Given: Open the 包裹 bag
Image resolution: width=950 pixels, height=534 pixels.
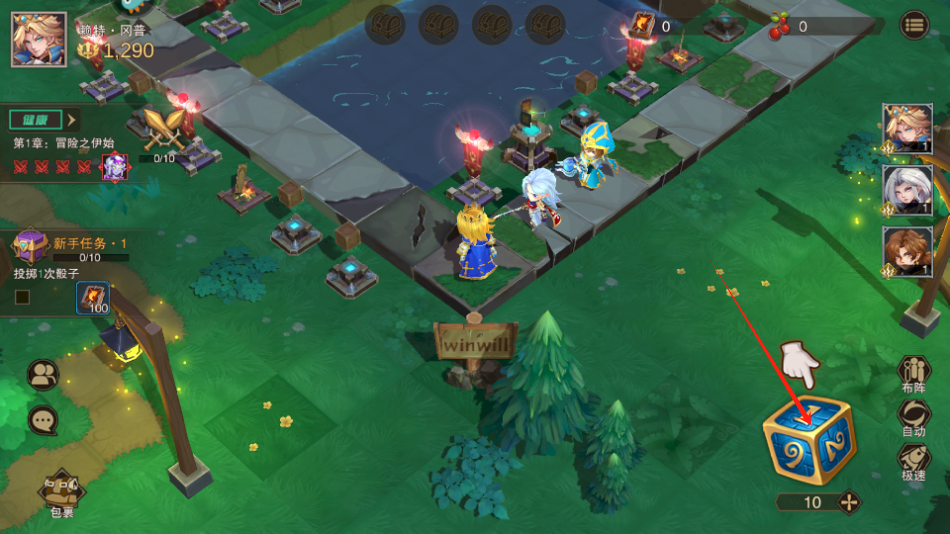Looking at the screenshot, I should (62, 493).
